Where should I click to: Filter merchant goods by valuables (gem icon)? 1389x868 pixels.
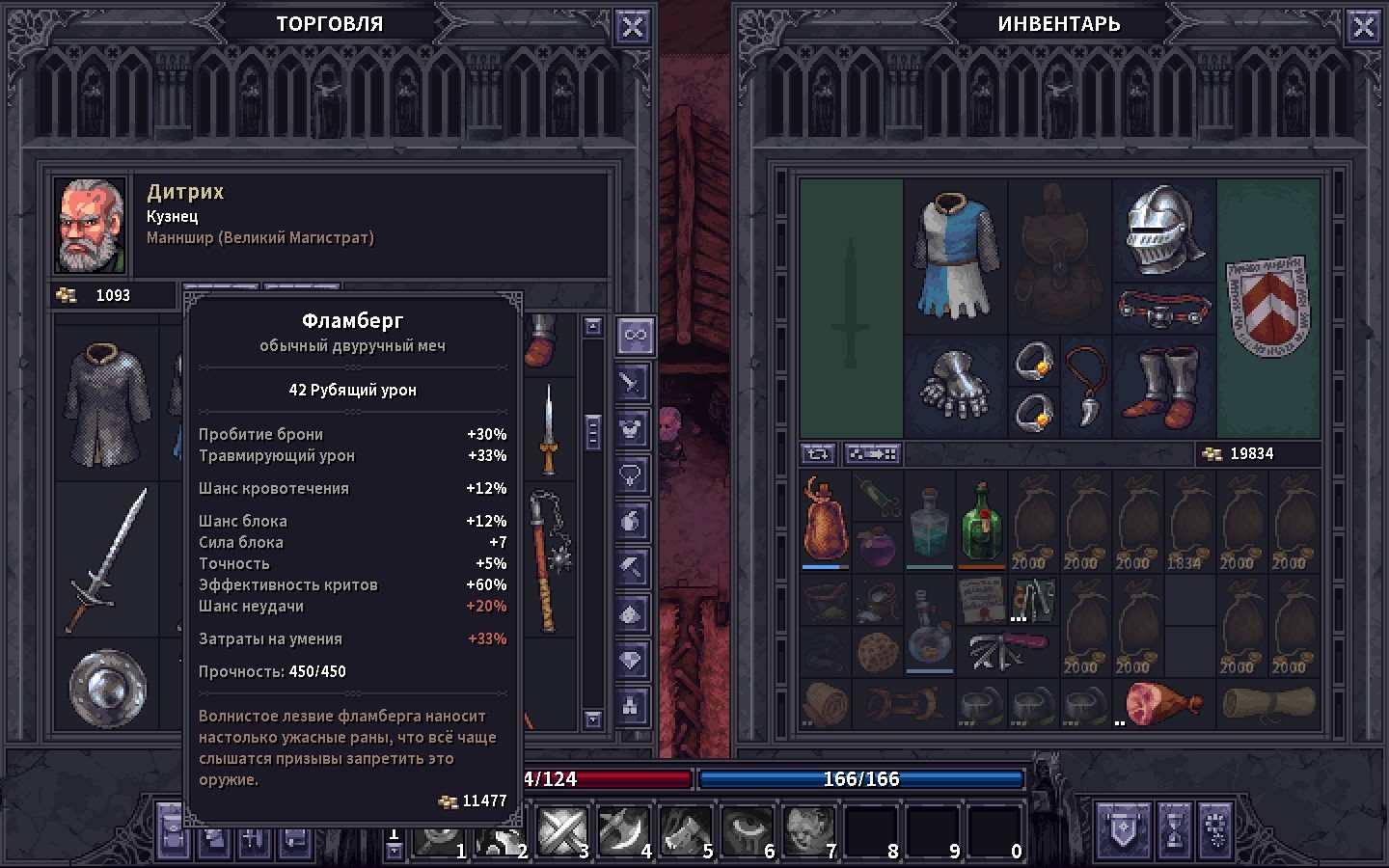[x=633, y=661]
